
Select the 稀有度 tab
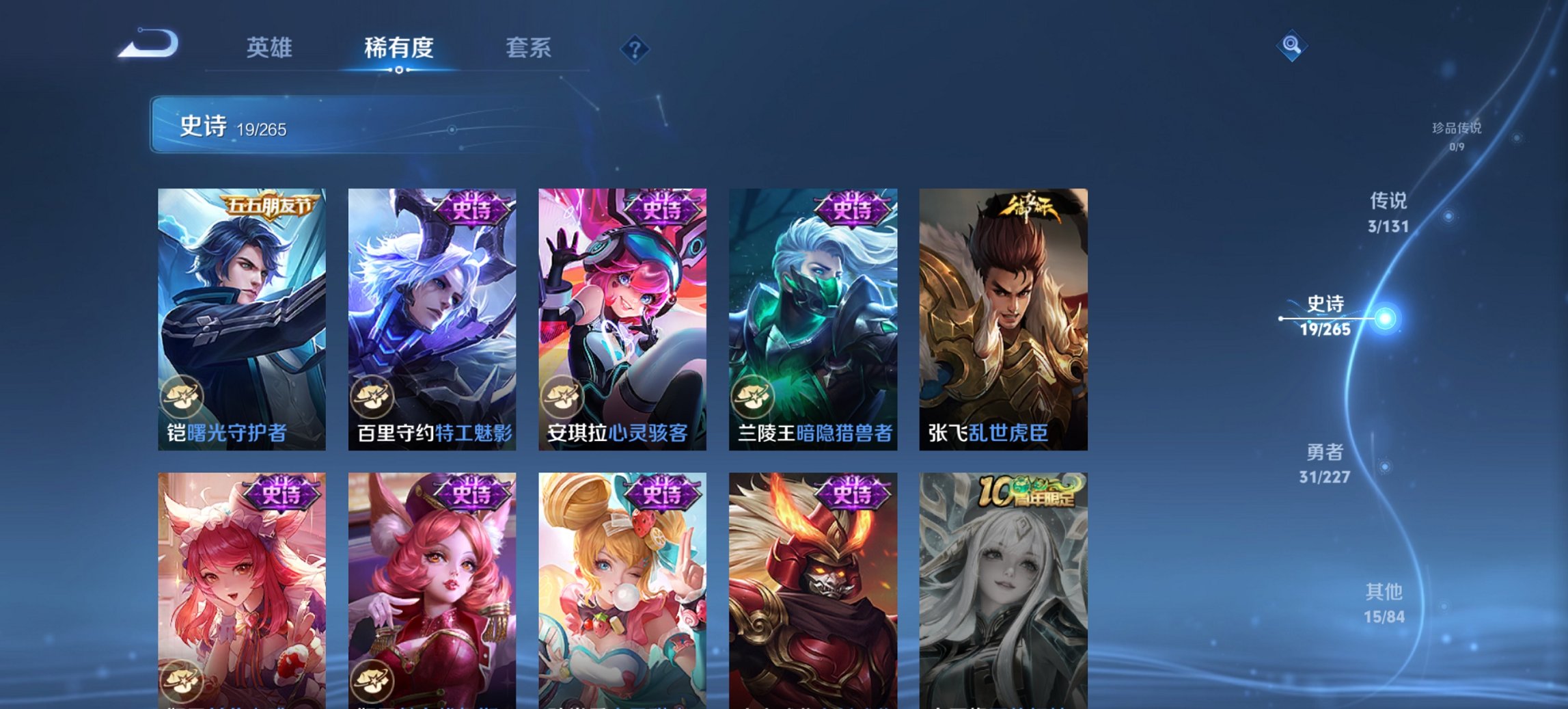click(398, 48)
